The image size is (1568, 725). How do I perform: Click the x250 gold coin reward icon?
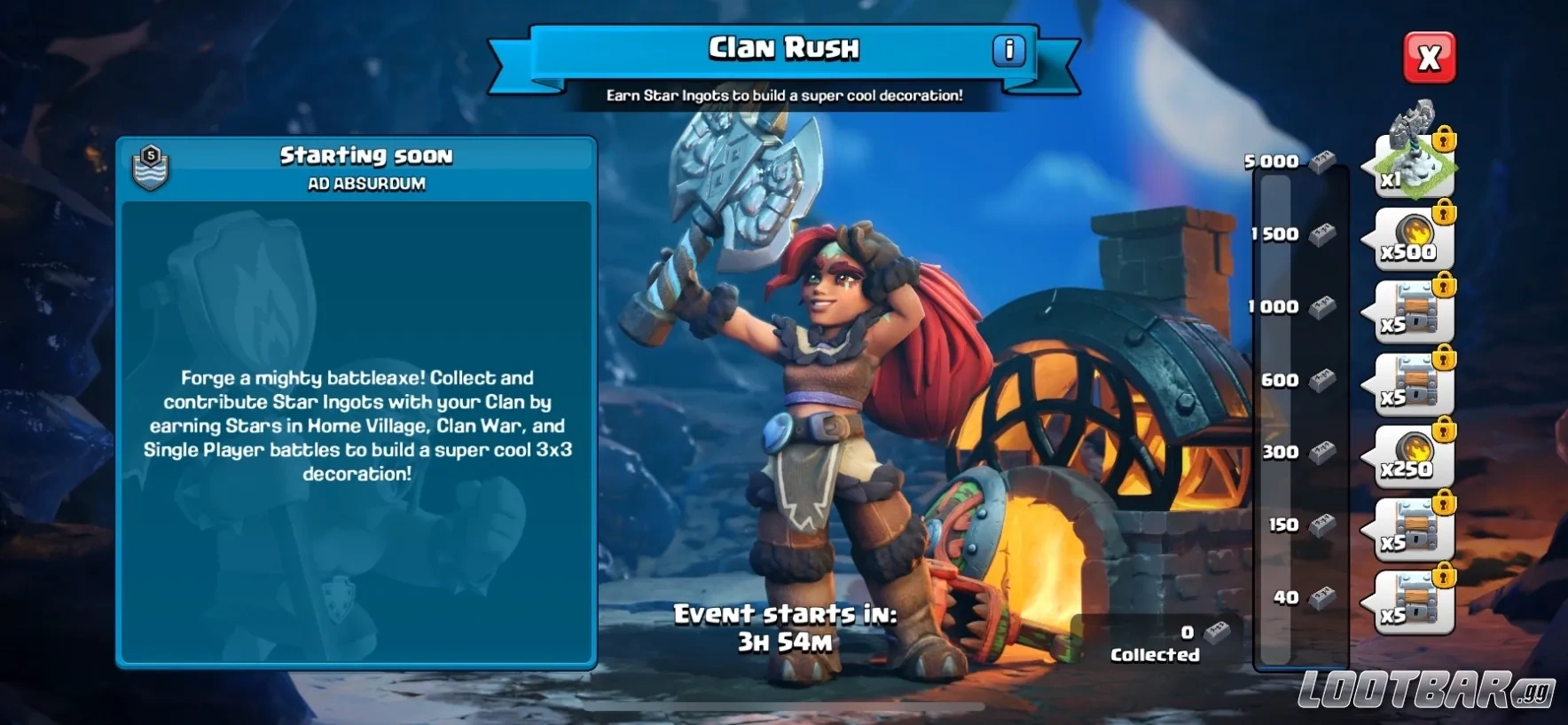click(1410, 455)
